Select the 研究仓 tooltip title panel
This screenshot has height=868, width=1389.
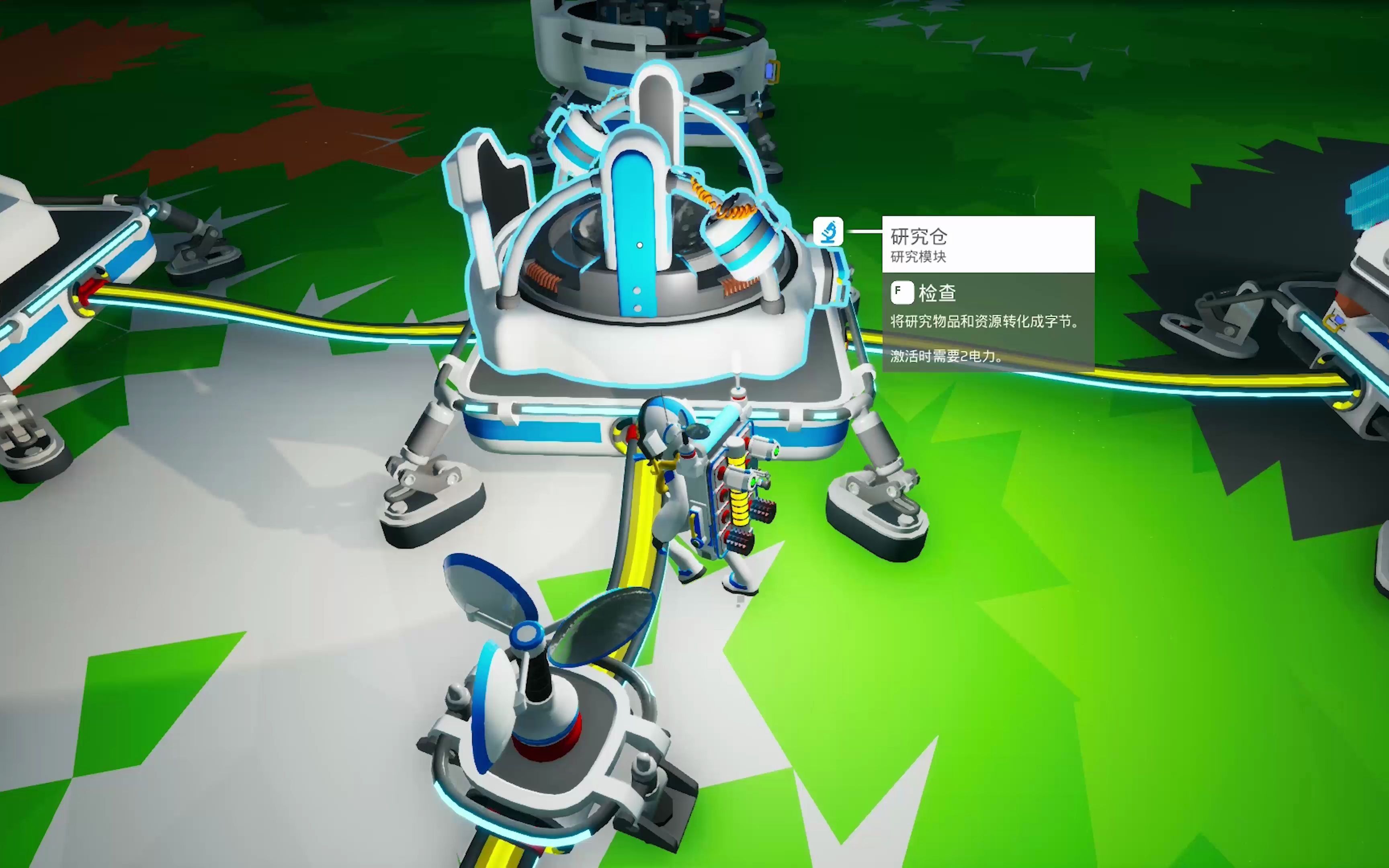coord(988,244)
